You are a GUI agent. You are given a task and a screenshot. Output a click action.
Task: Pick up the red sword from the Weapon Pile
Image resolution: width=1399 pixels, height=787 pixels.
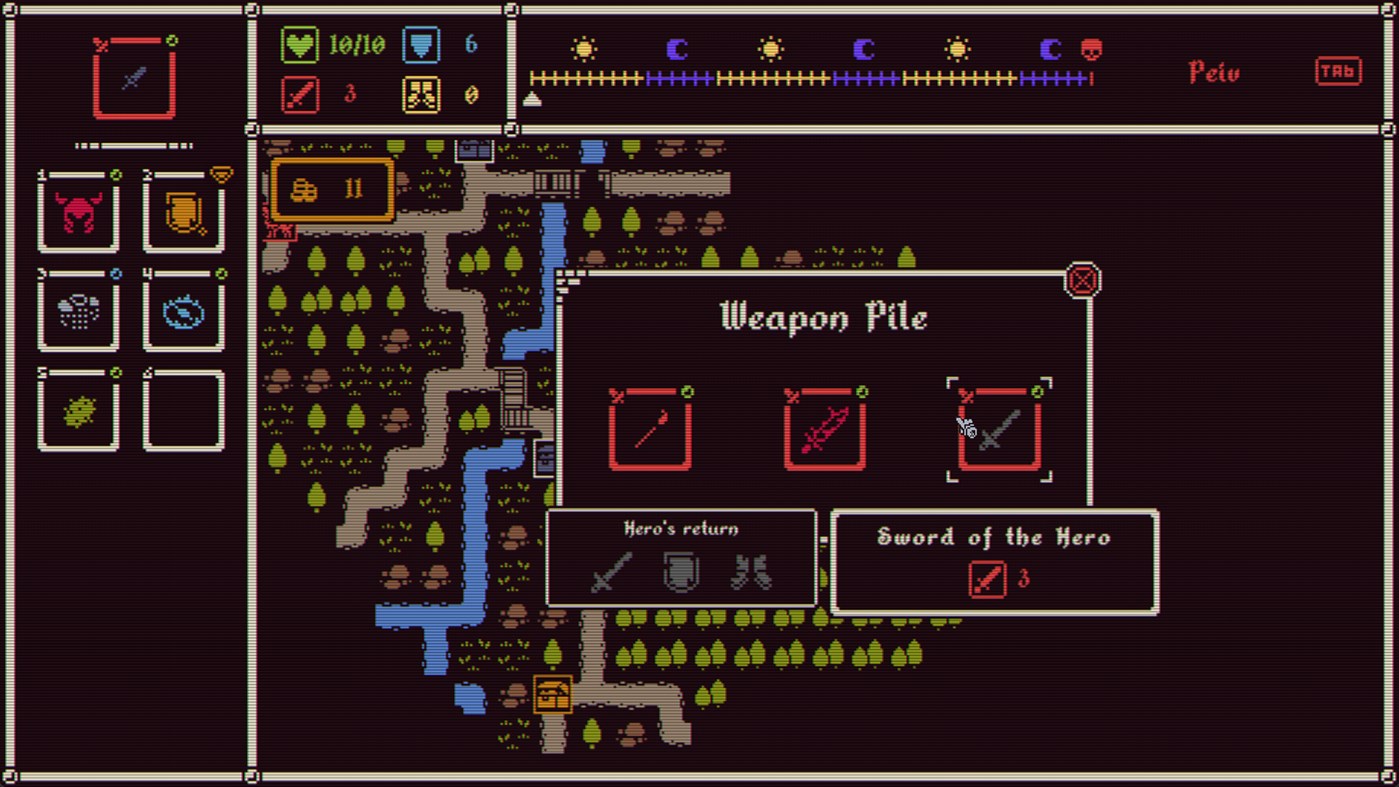(x=823, y=430)
